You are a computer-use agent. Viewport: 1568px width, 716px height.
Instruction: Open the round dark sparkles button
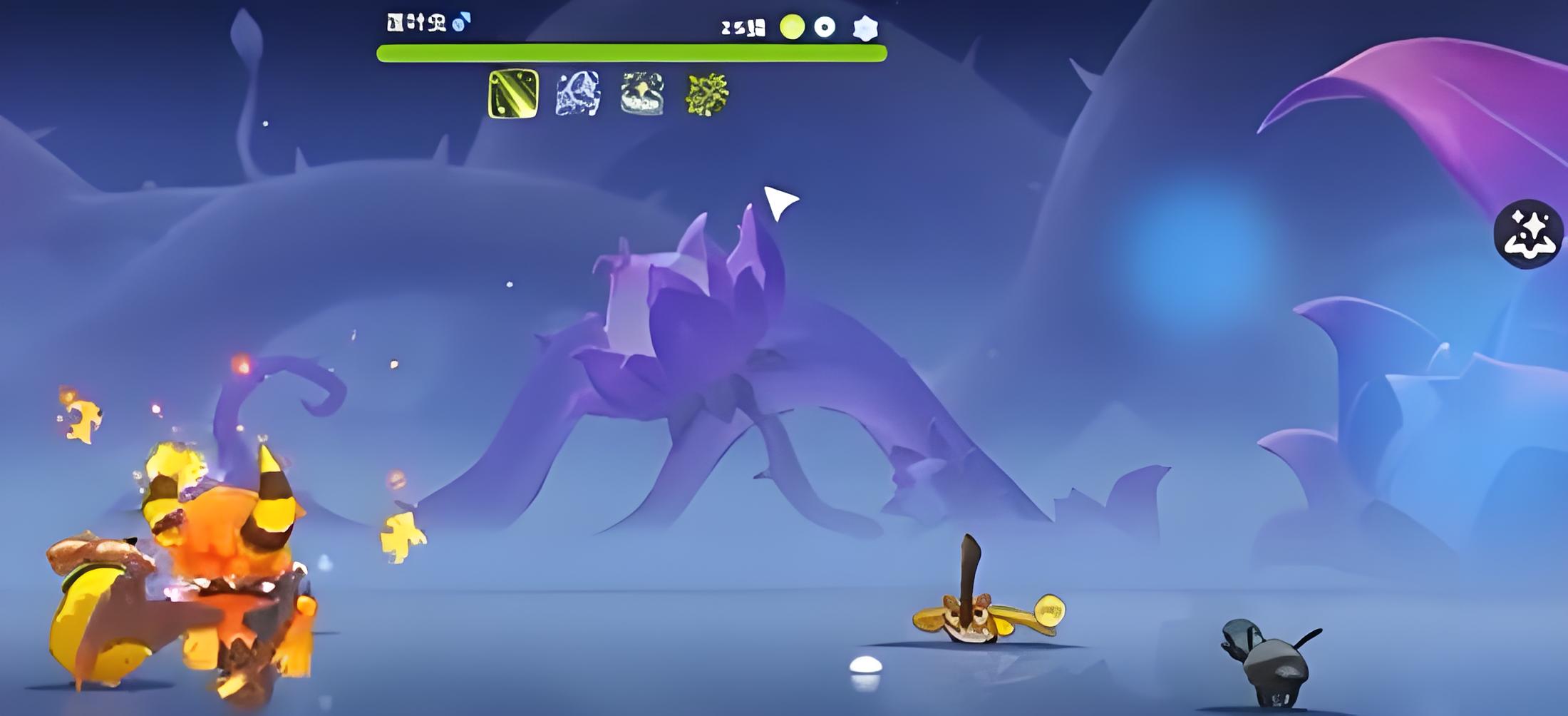click(x=1528, y=233)
